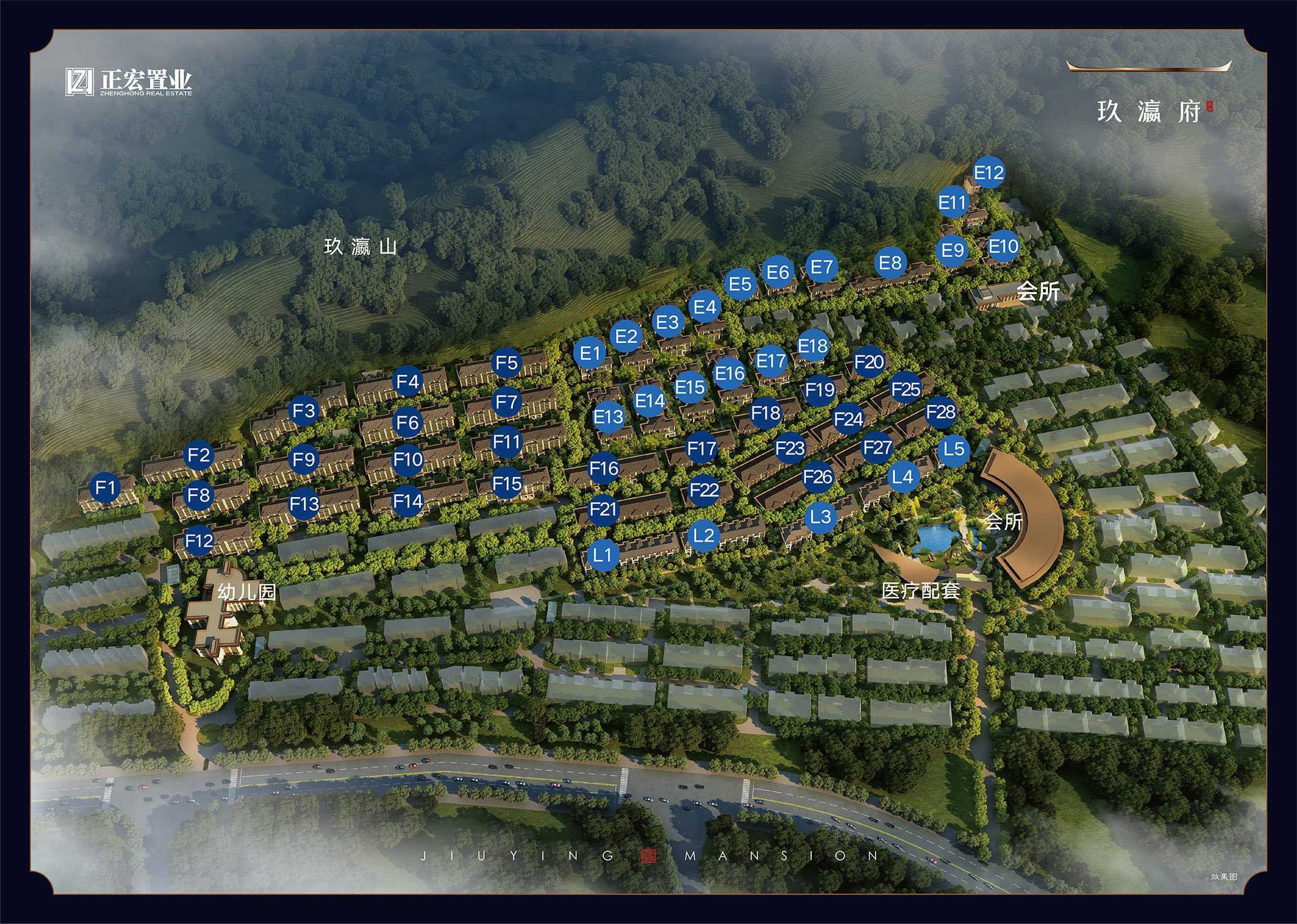Click map marker F28
Viewport: 1297px width, 924px height.
(x=941, y=412)
